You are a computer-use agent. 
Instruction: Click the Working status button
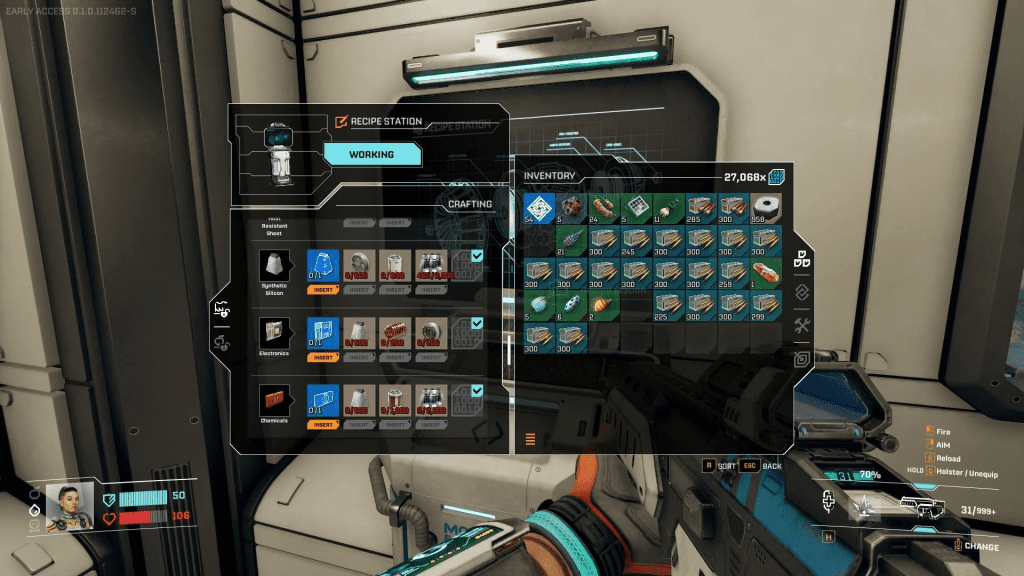[x=371, y=155]
